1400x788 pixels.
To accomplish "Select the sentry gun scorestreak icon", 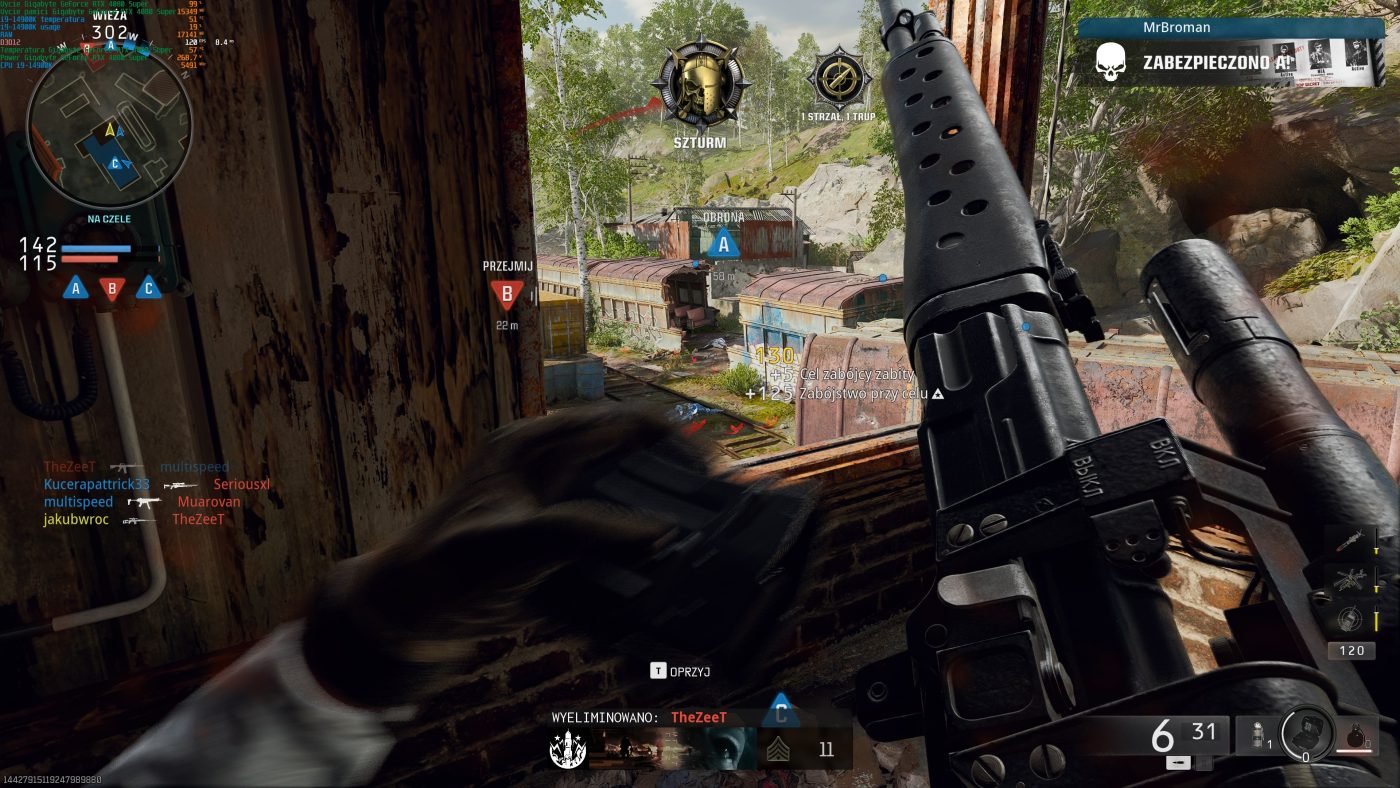I will [1351, 579].
